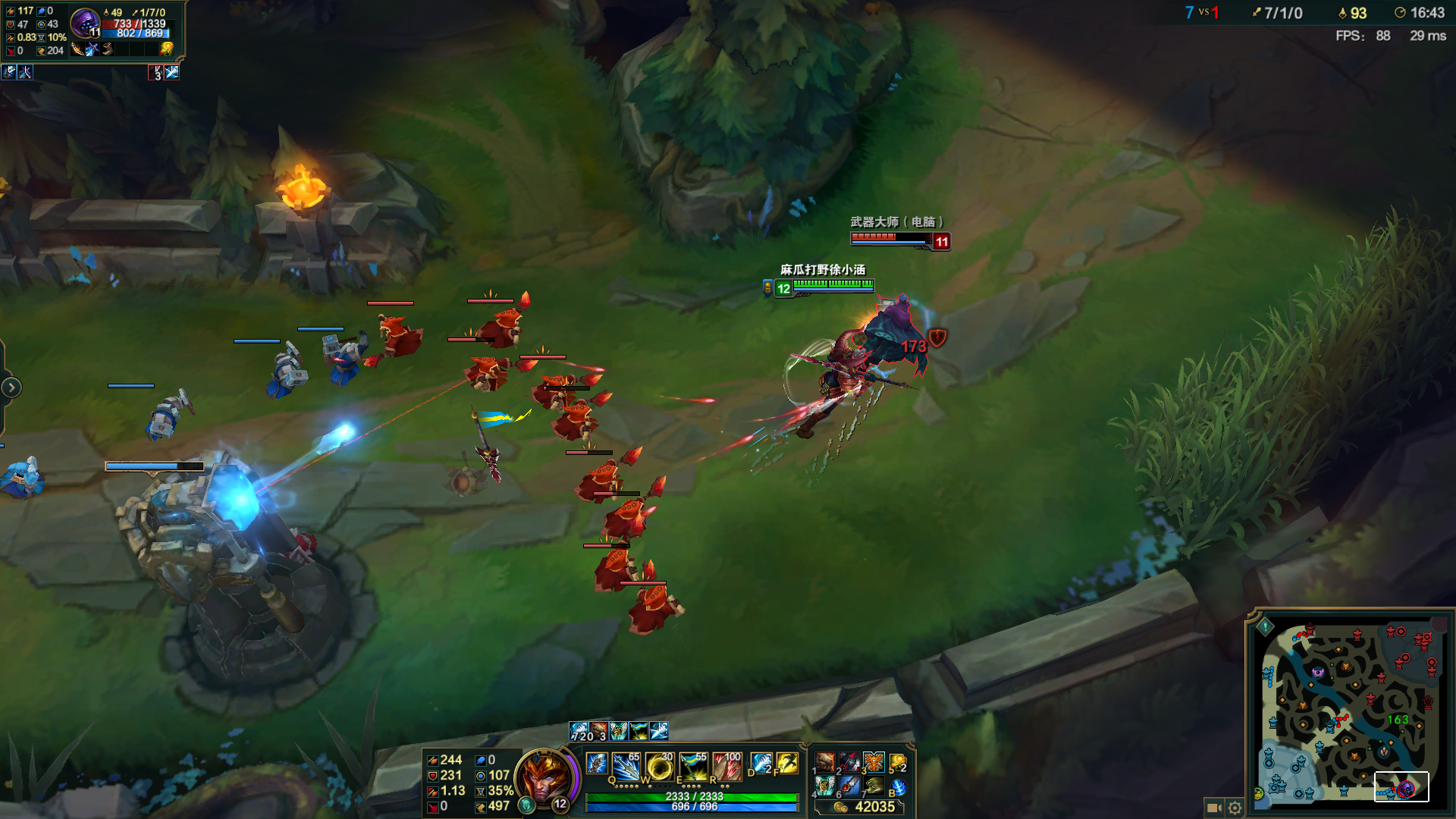Click Jax's green health bar 2333/2333
Screen dimensions: 1456x819
point(693,798)
